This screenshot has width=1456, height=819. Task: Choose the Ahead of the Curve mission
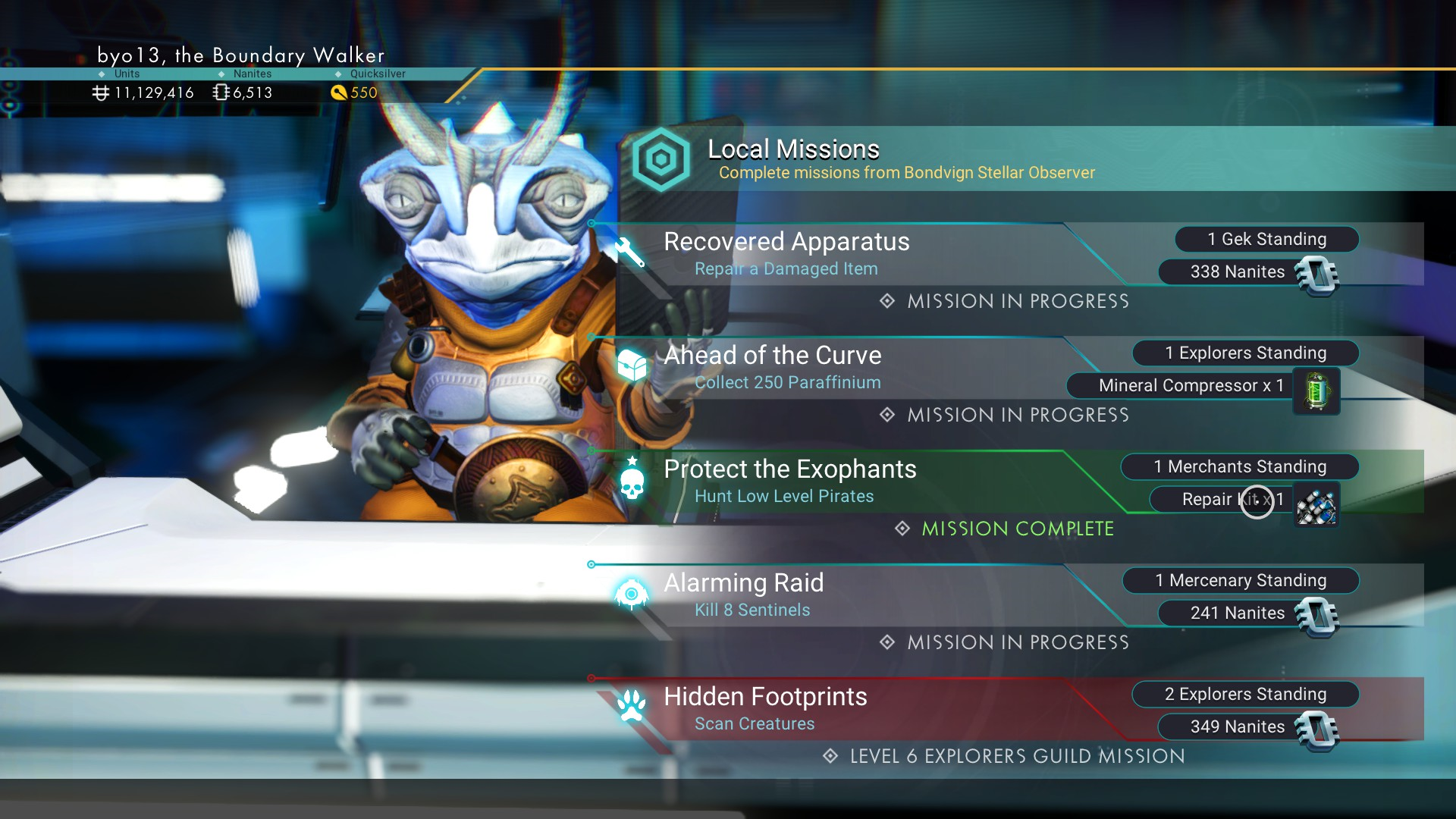[x=773, y=367]
